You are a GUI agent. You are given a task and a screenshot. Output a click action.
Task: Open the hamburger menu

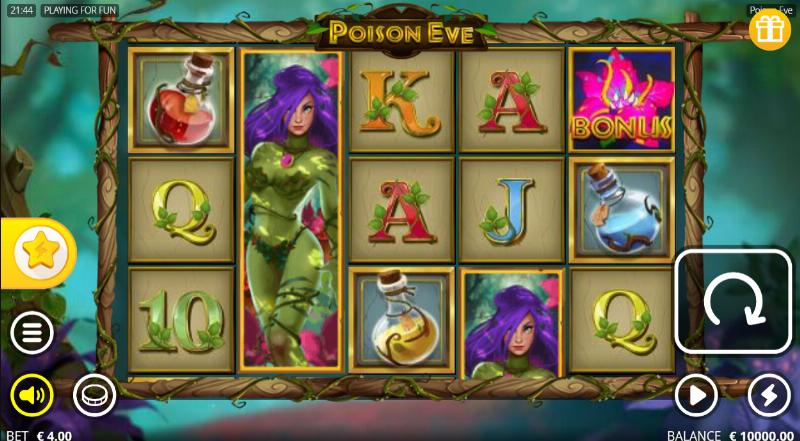[x=32, y=332]
